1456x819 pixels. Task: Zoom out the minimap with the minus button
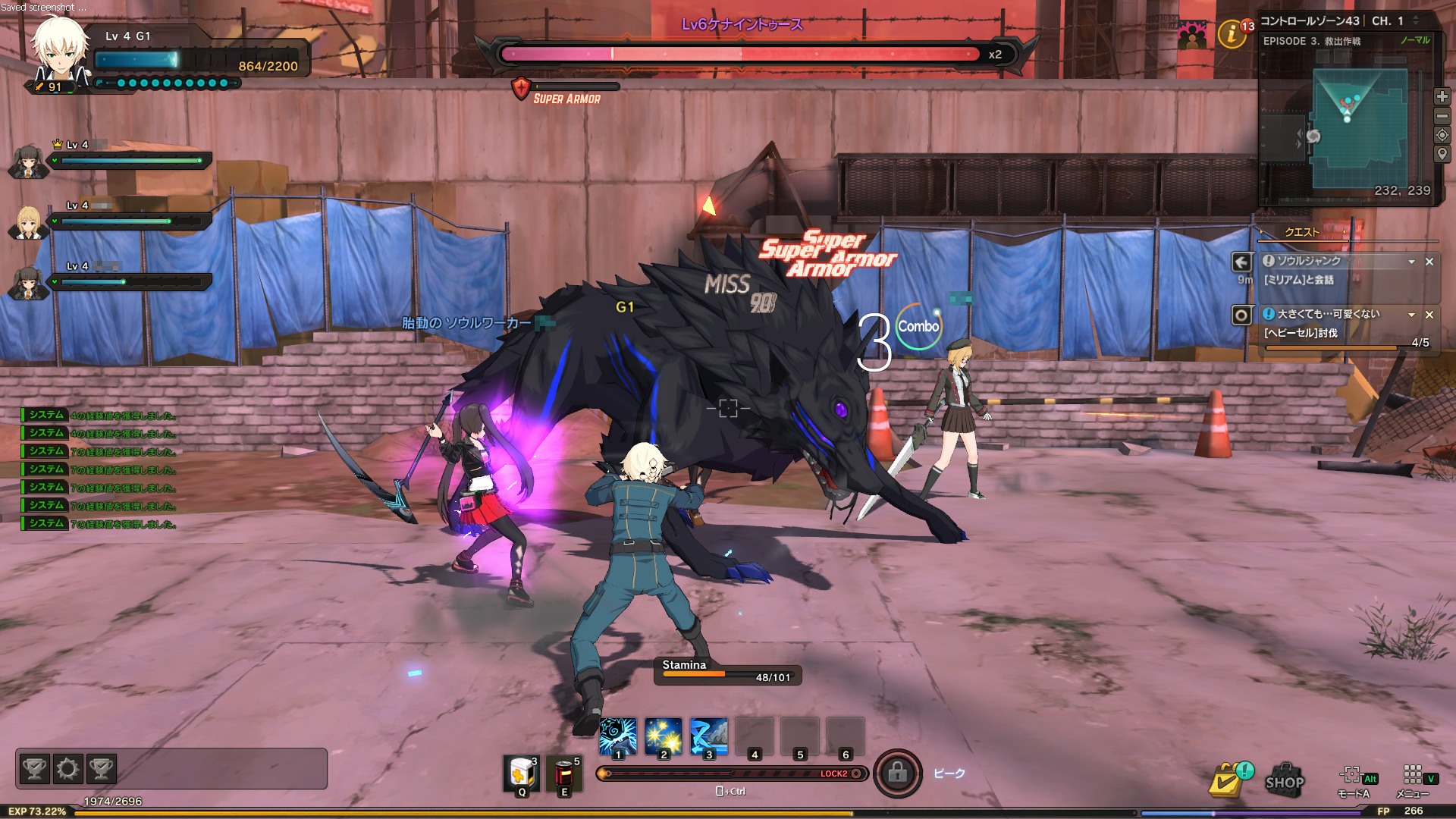[x=1442, y=116]
